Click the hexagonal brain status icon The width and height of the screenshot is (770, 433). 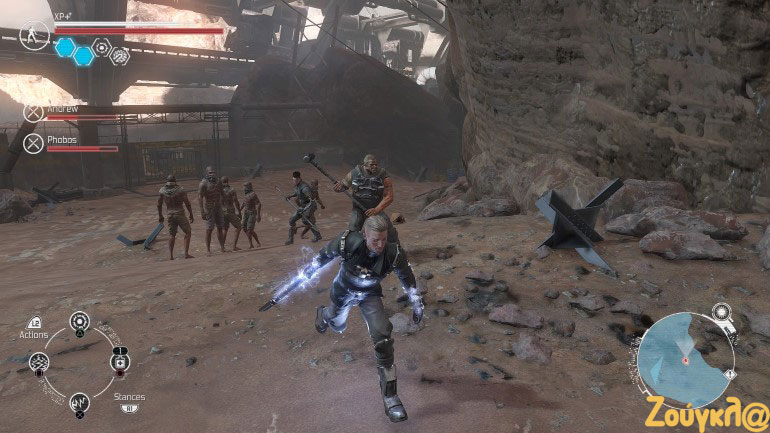[119, 56]
